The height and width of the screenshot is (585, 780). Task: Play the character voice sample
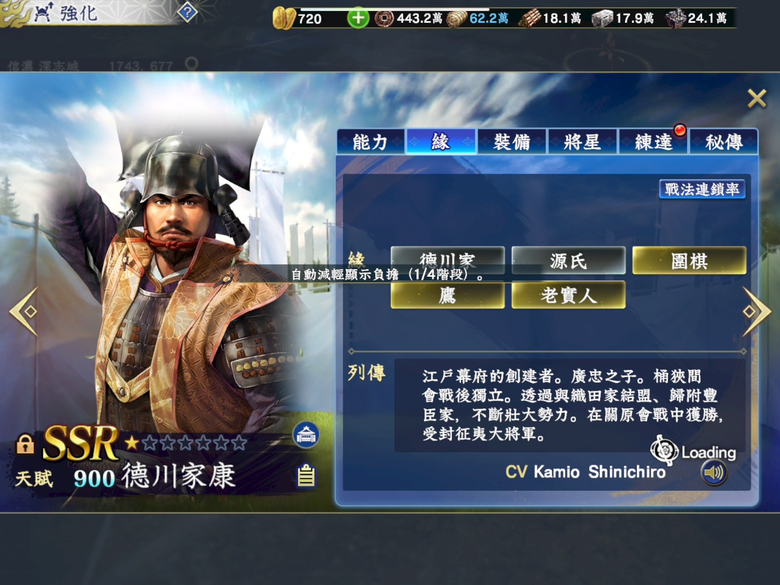(x=713, y=472)
